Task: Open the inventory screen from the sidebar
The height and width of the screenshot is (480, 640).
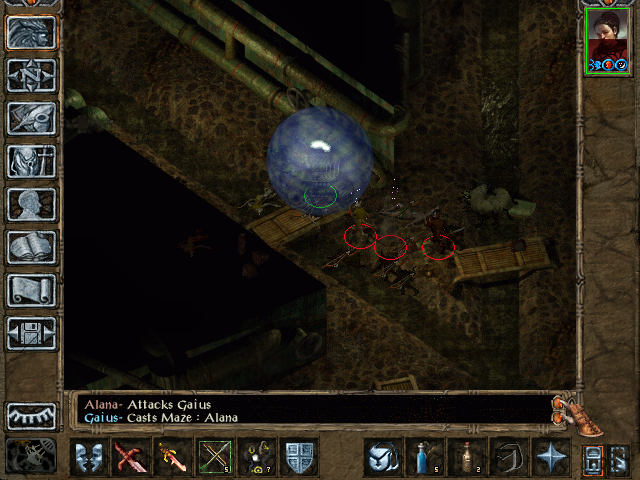Action: click(32, 162)
